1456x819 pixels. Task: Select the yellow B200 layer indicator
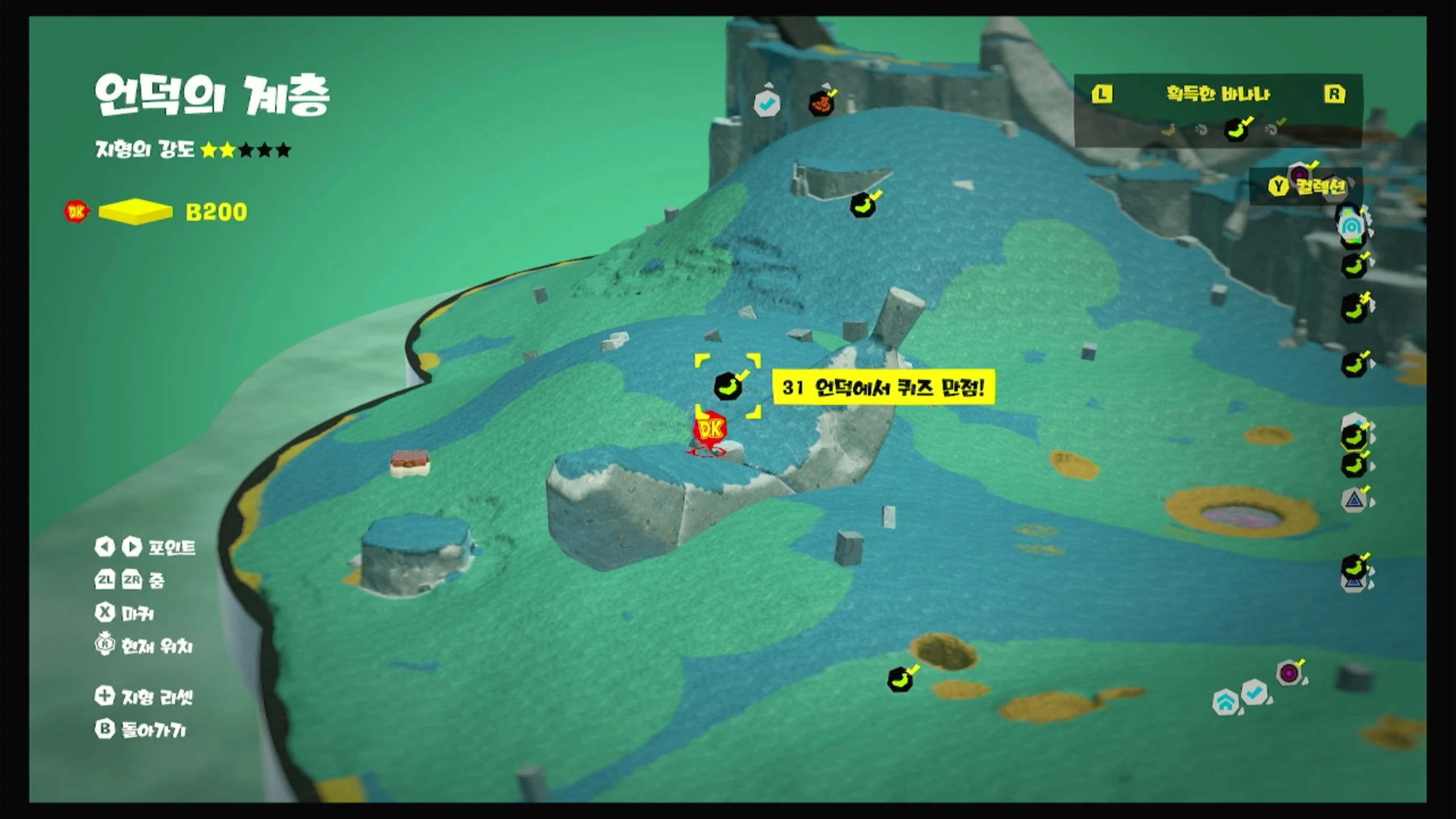coord(135,212)
